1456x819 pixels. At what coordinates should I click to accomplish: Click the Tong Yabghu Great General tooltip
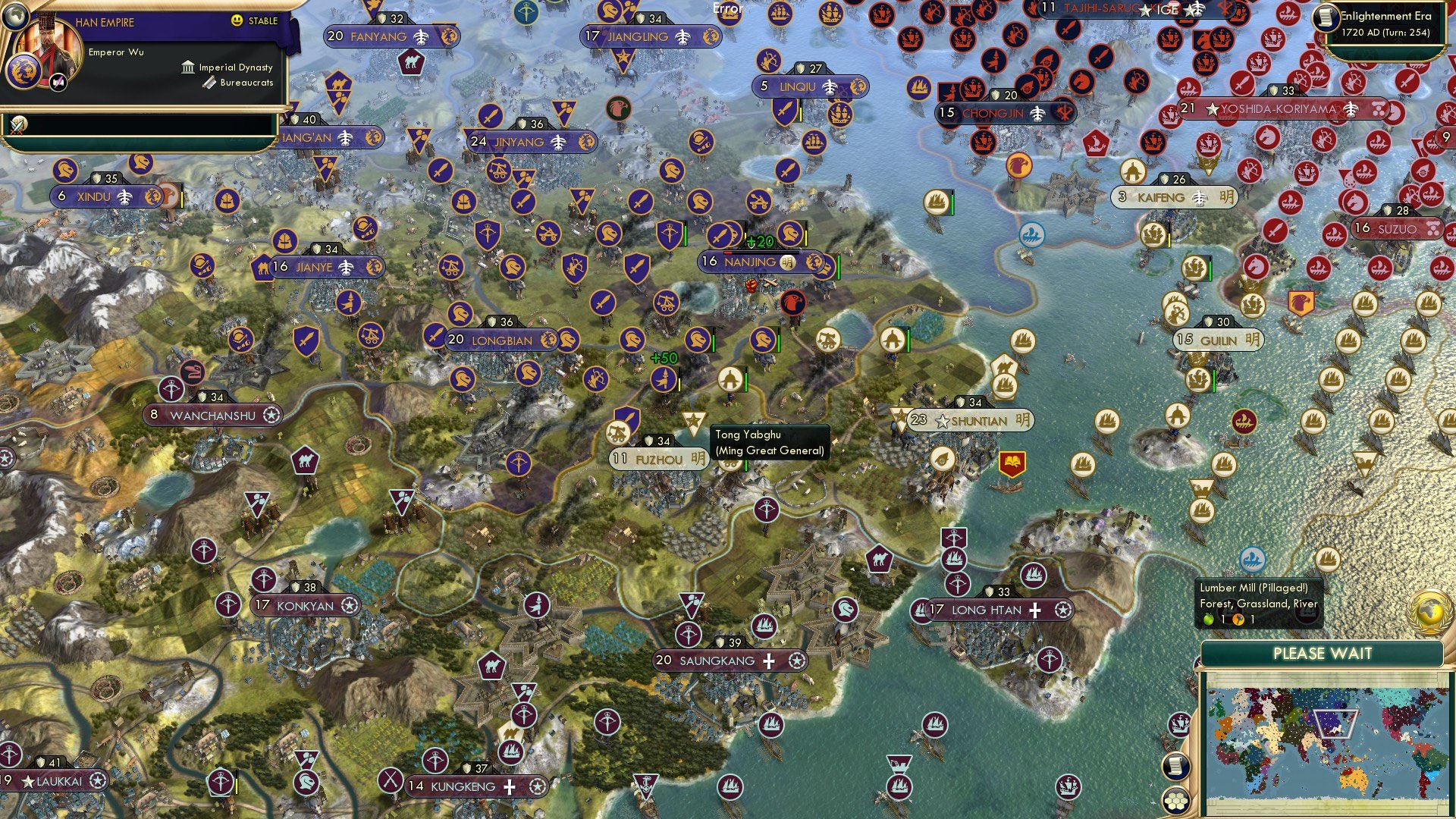[x=768, y=442]
